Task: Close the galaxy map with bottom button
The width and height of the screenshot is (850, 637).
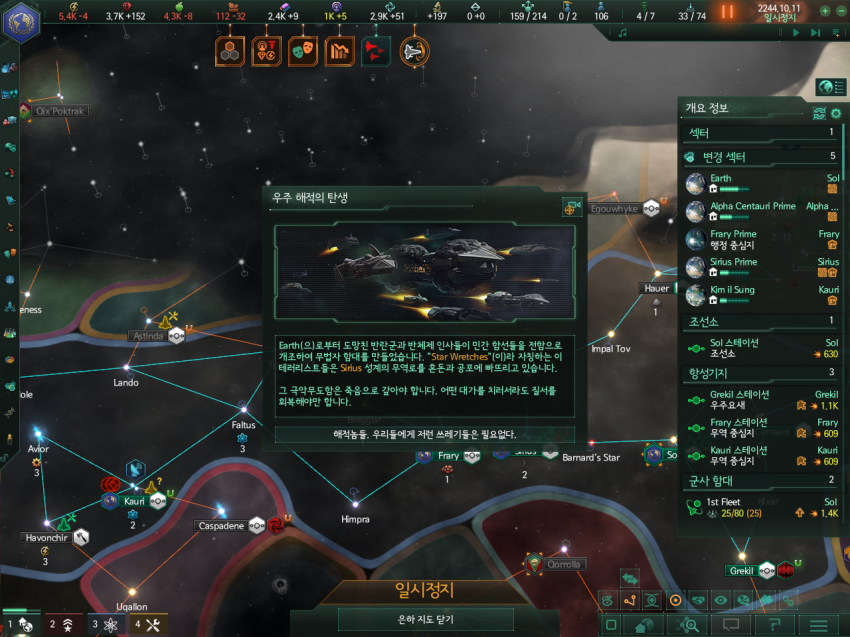Action: click(x=424, y=620)
